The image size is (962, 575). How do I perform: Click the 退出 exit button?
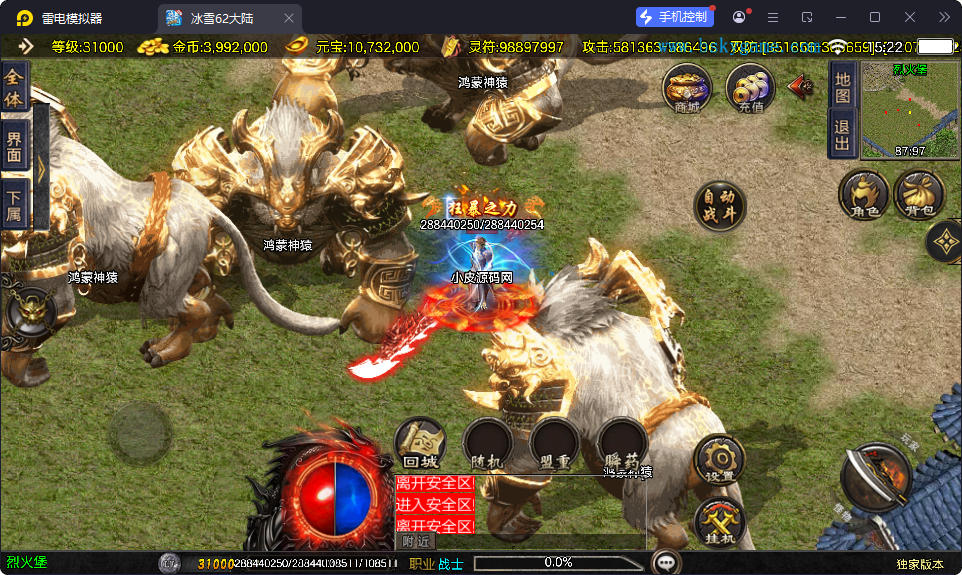tap(842, 134)
